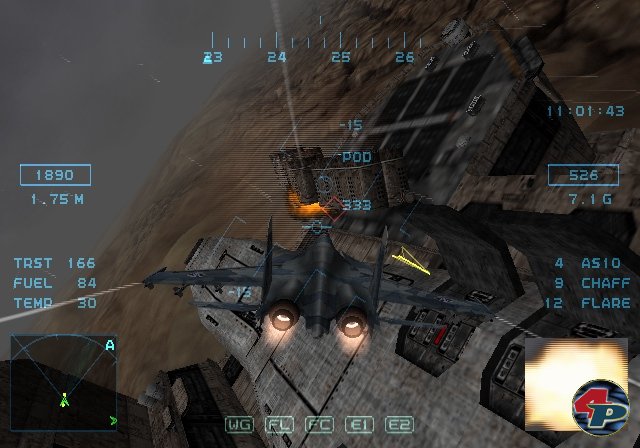The height and width of the screenshot is (448, 640).
Task: Select the WG system status indicator
Action: pyautogui.click(x=240, y=424)
